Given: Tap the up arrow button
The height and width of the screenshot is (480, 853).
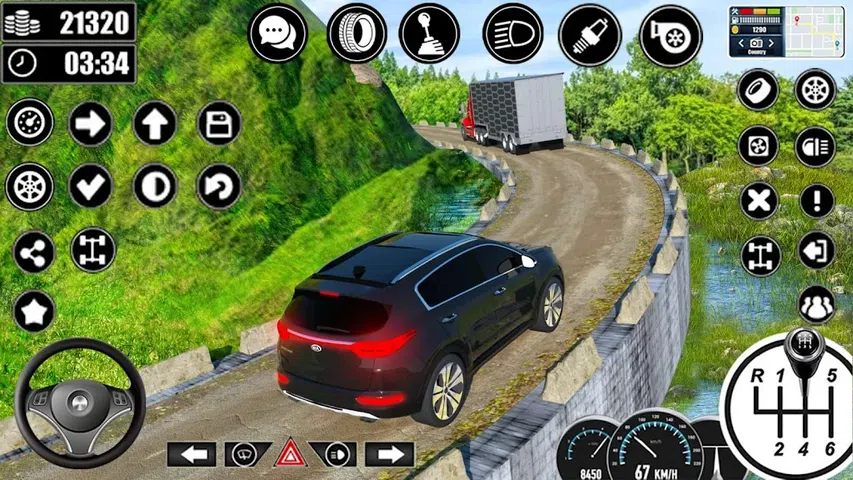Looking at the screenshot, I should (154, 124).
